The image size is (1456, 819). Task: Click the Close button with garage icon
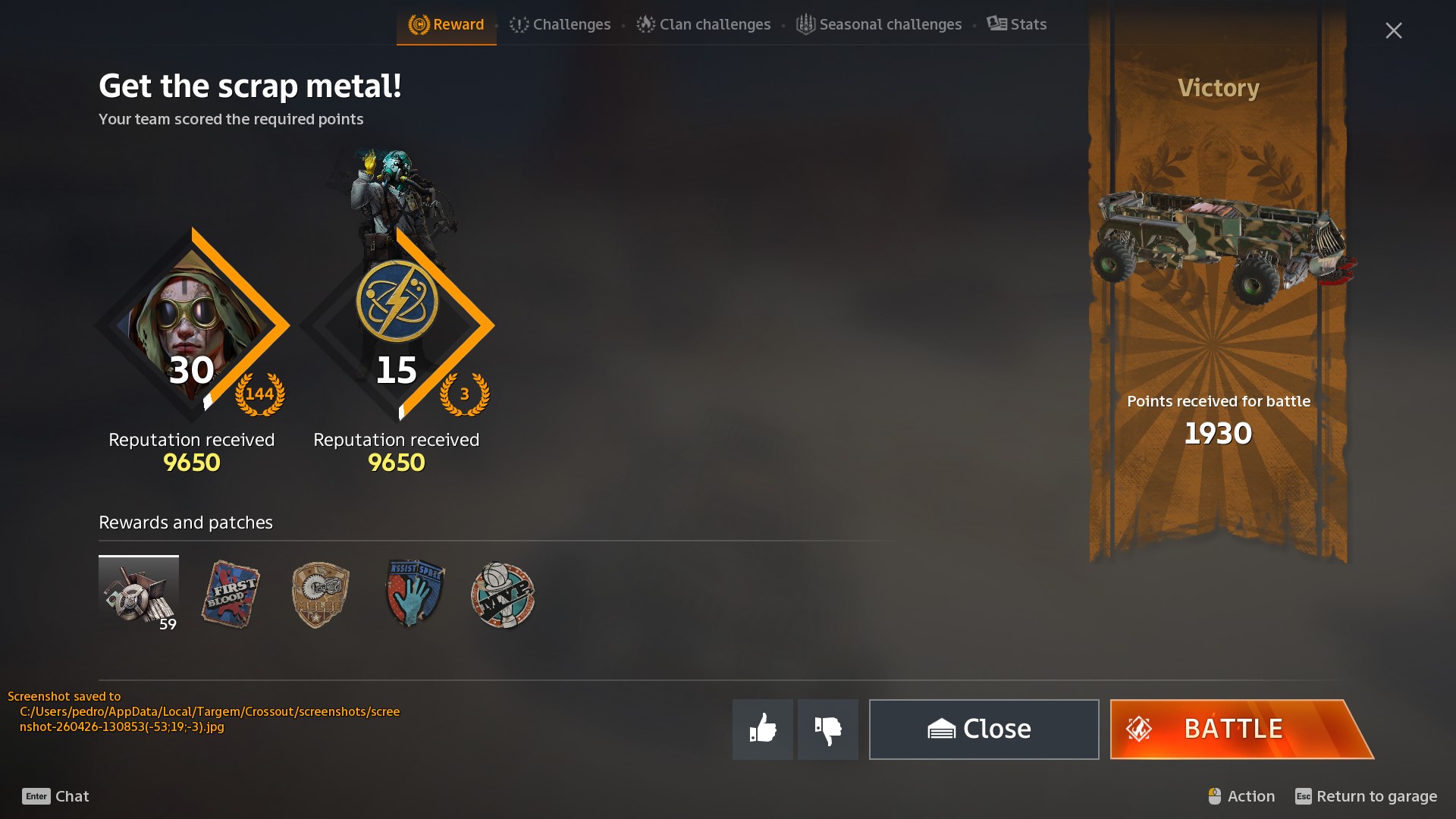[984, 729]
